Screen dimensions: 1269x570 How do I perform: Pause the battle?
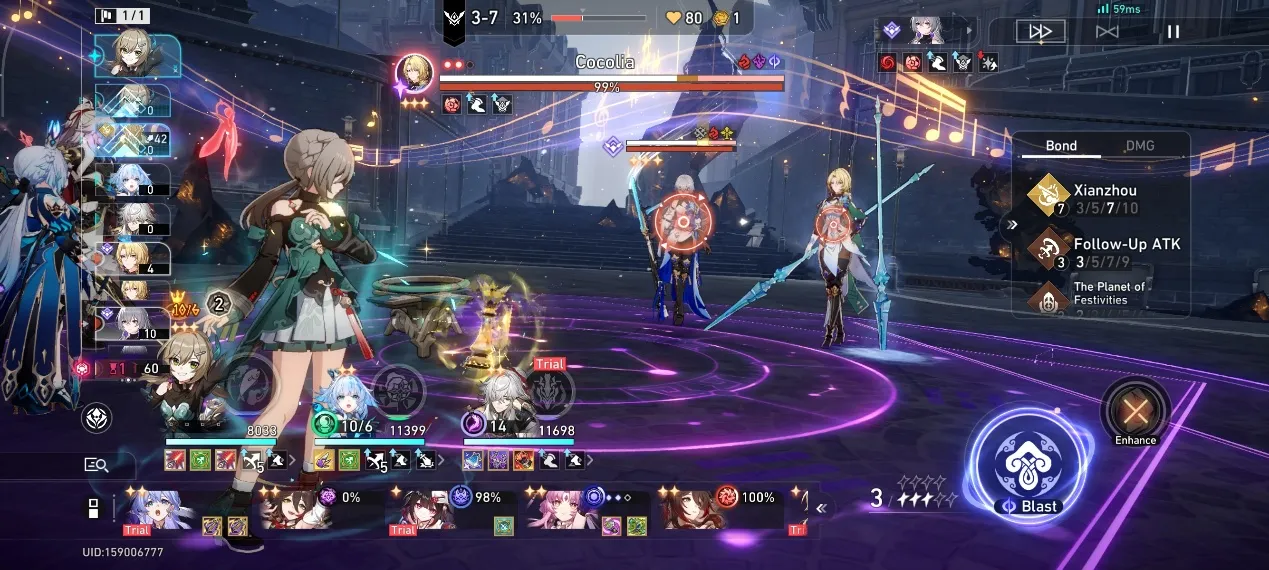pos(1173,31)
